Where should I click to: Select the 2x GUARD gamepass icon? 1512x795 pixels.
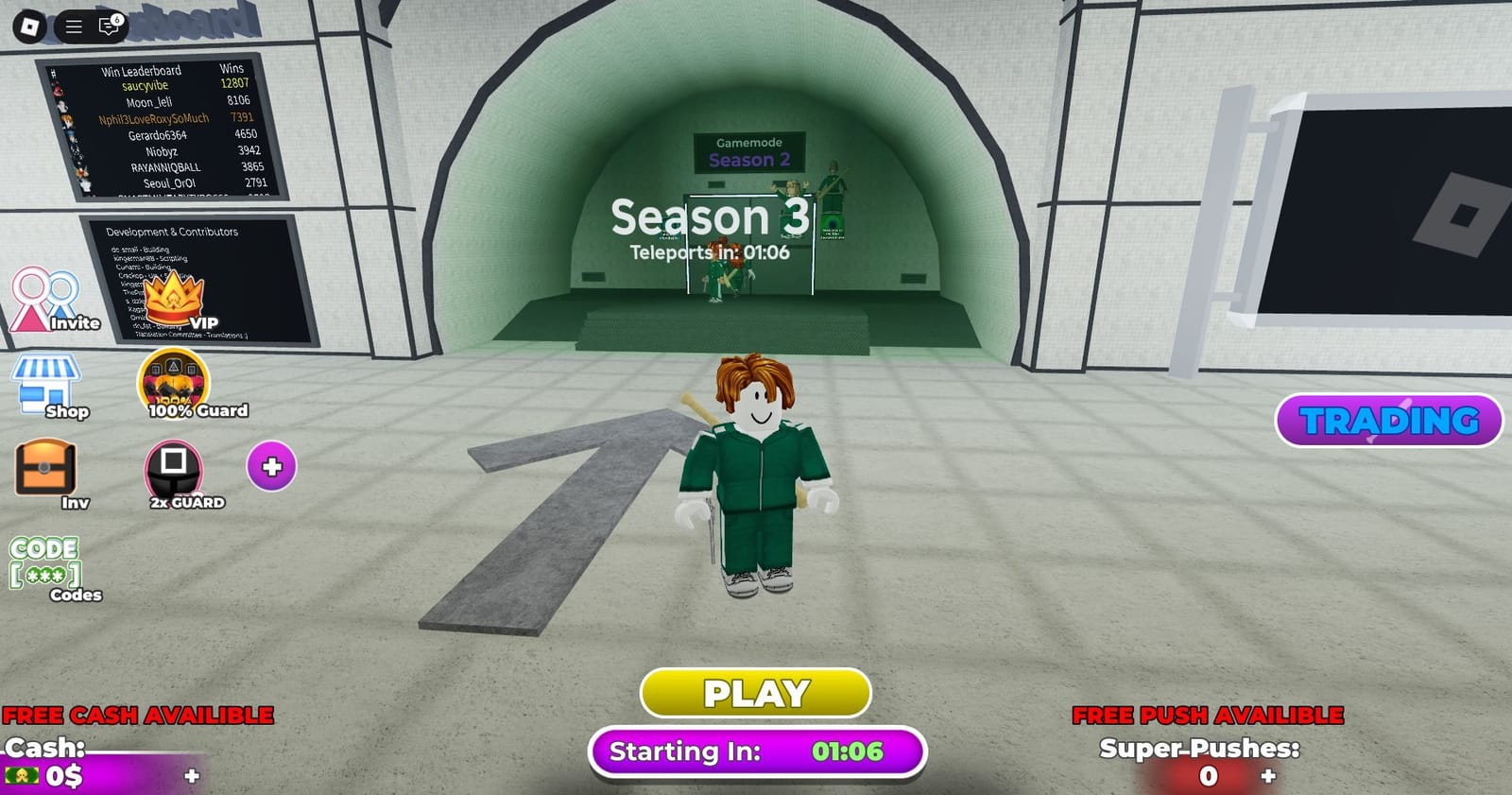pyautogui.click(x=173, y=469)
